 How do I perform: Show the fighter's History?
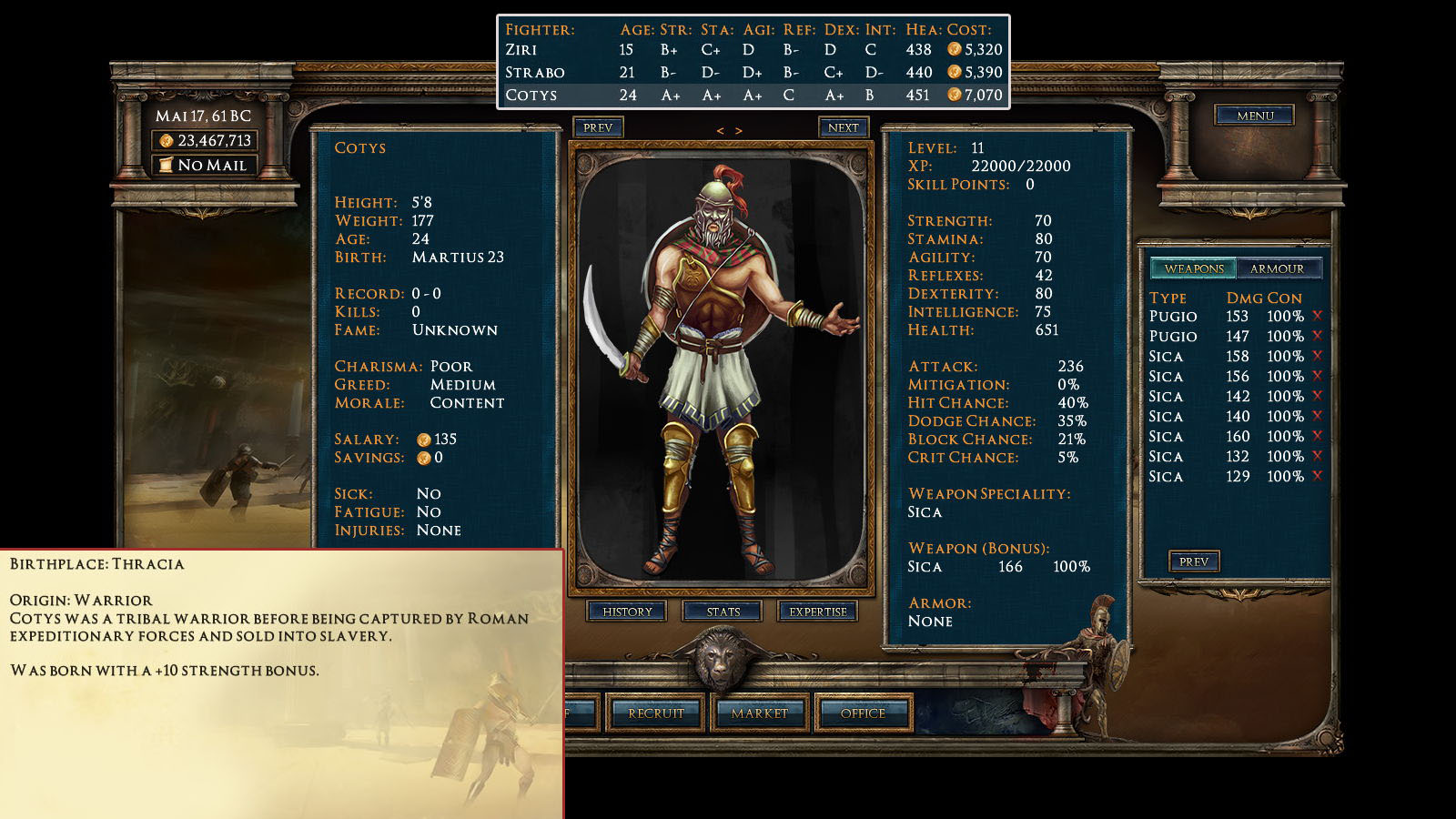(627, 612)
